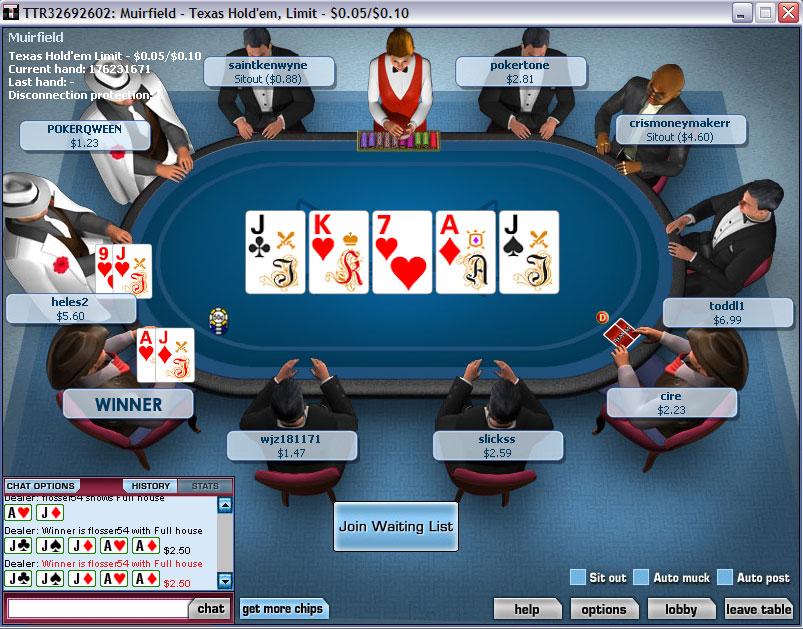Join the waiting list for this table

(x=395, y=526)
